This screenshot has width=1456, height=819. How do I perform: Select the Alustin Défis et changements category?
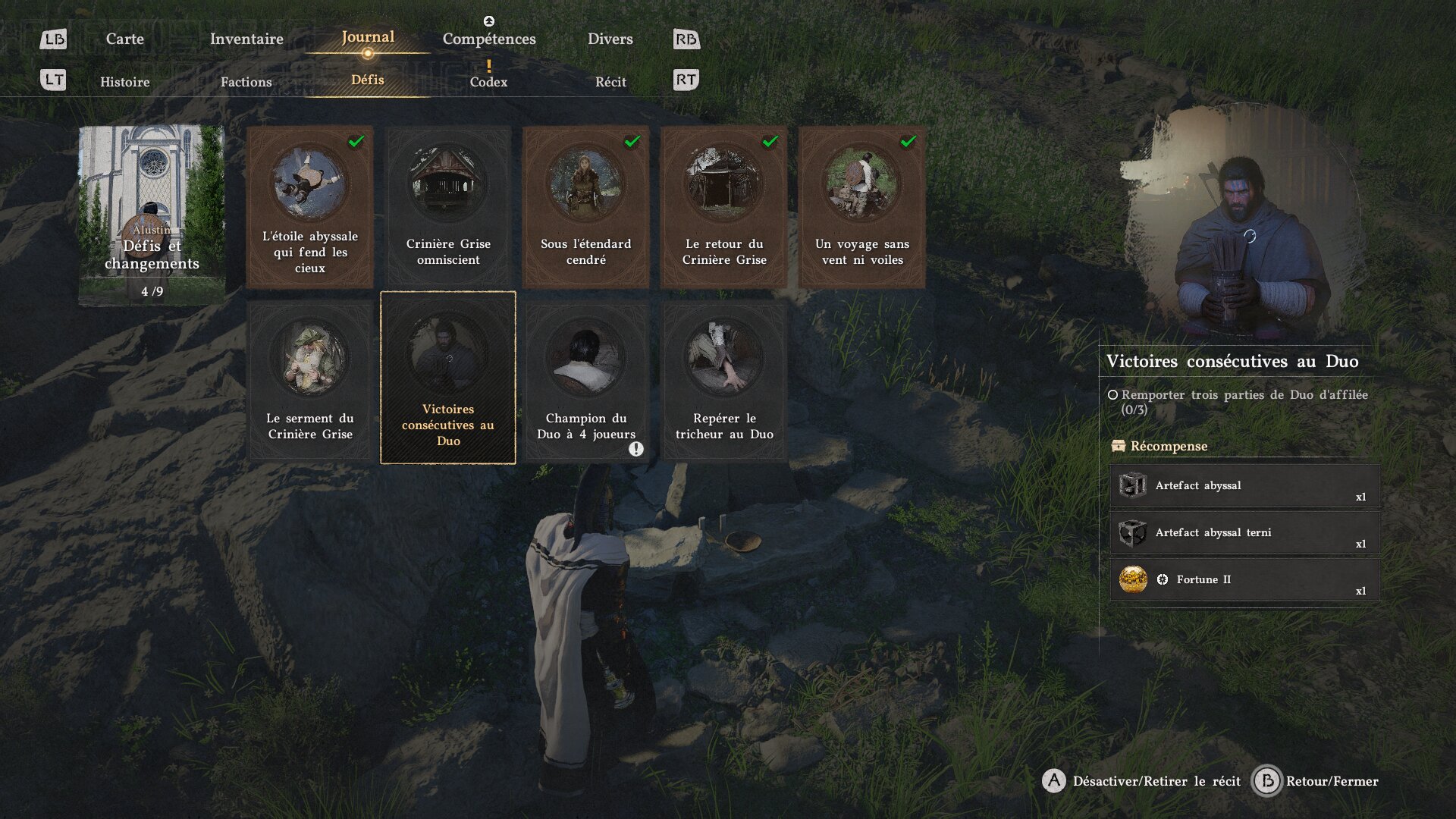(x=152, y=215)
